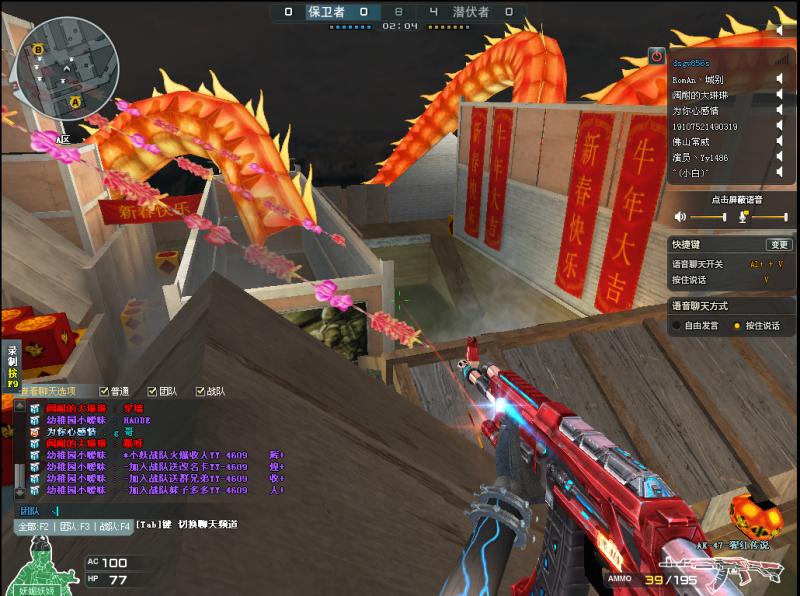This screenshot has height=596, width=800.
Task: Select the 自由发言 voice mode
Action: click(677, 325)
